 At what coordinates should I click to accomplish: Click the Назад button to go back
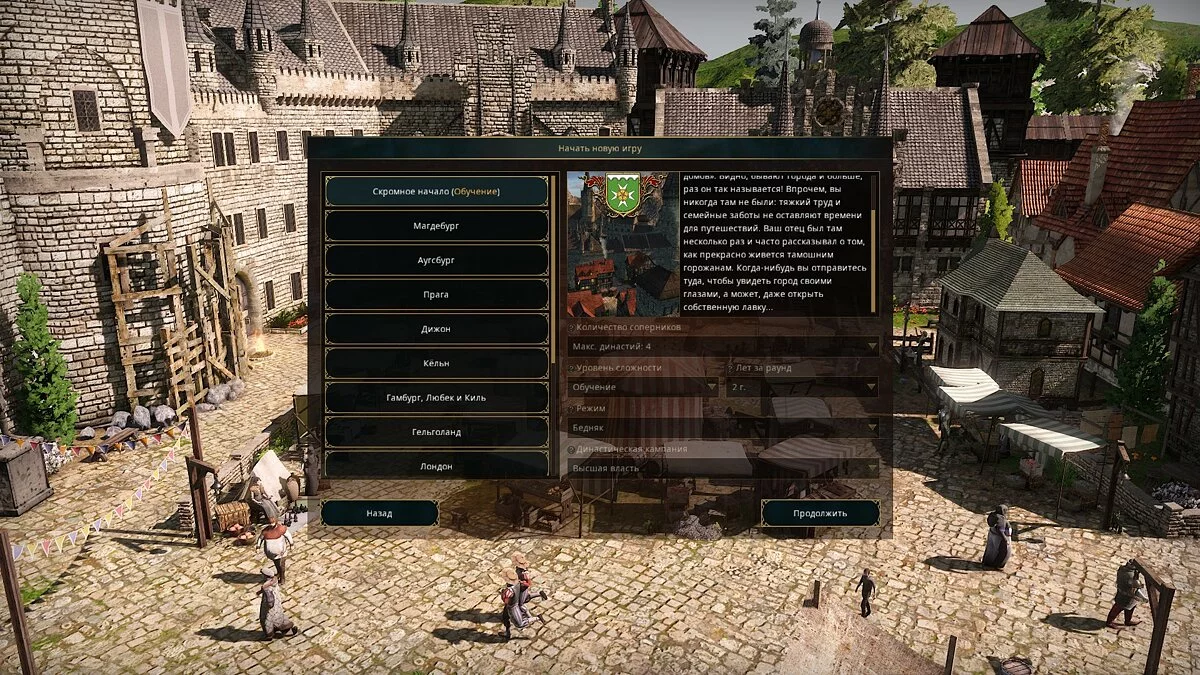[x=379, y=513]
